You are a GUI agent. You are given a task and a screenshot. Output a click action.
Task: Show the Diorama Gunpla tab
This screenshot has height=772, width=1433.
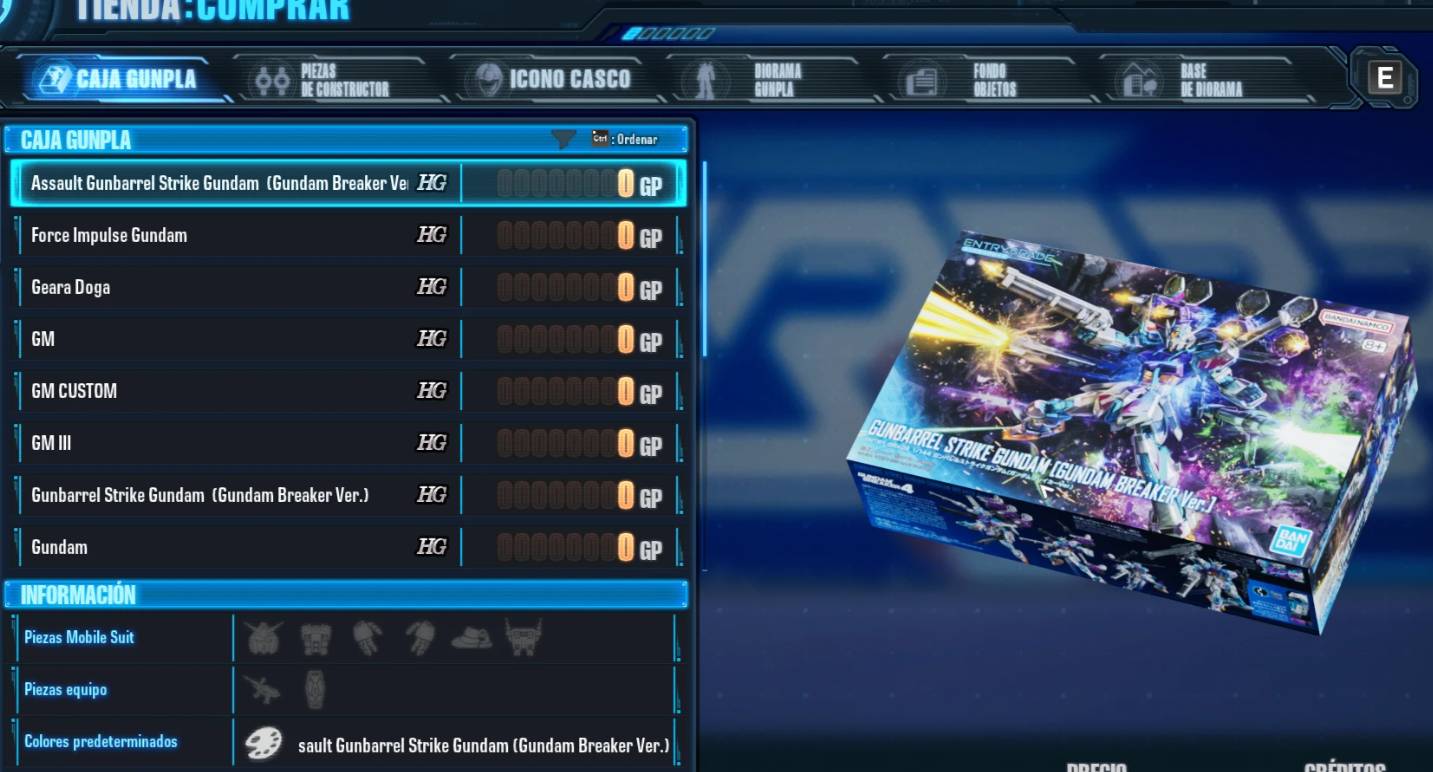click(x=760, y=80)
